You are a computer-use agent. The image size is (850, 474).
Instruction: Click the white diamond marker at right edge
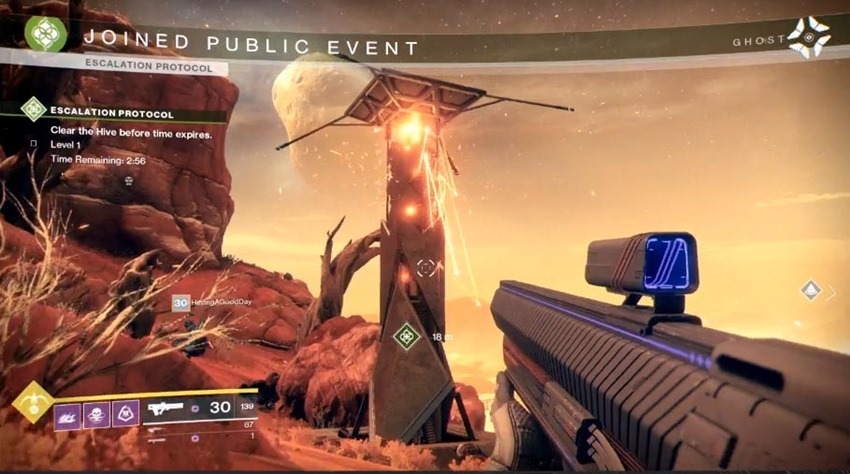[x=811, y=290]
